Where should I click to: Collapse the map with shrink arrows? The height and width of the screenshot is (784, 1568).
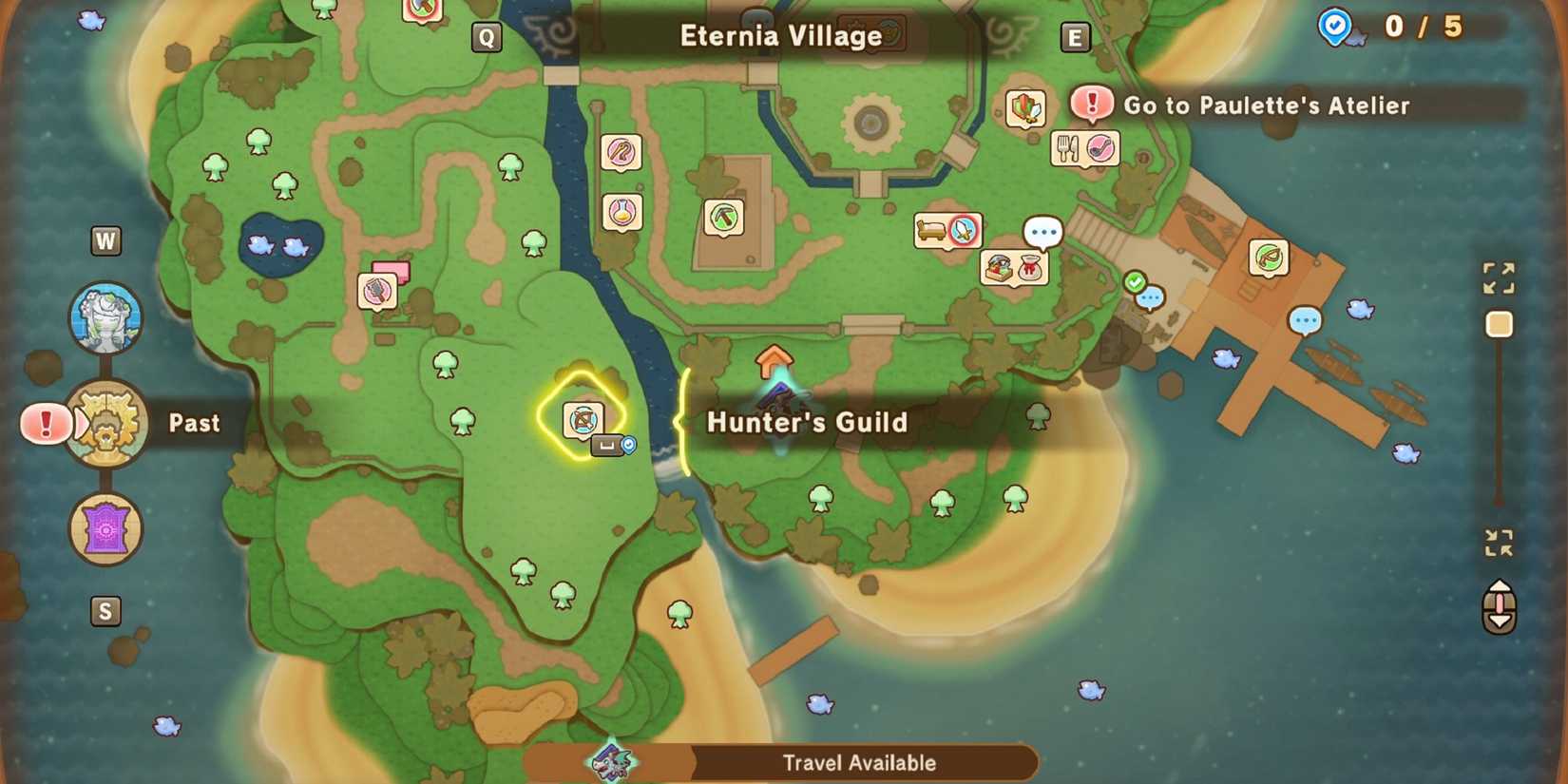coord(1498,544)
